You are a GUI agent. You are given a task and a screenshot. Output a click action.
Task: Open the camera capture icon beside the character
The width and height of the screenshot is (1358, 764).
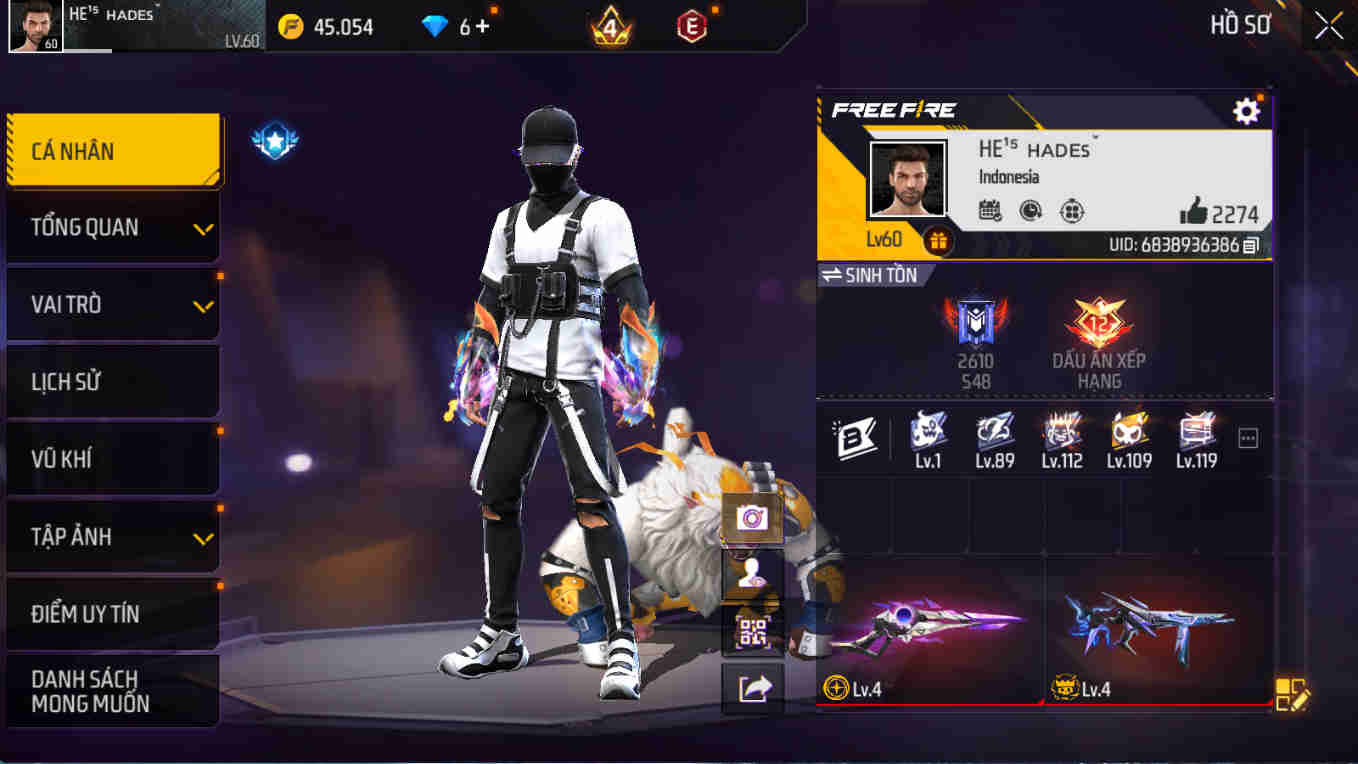[x=750, y=518]
